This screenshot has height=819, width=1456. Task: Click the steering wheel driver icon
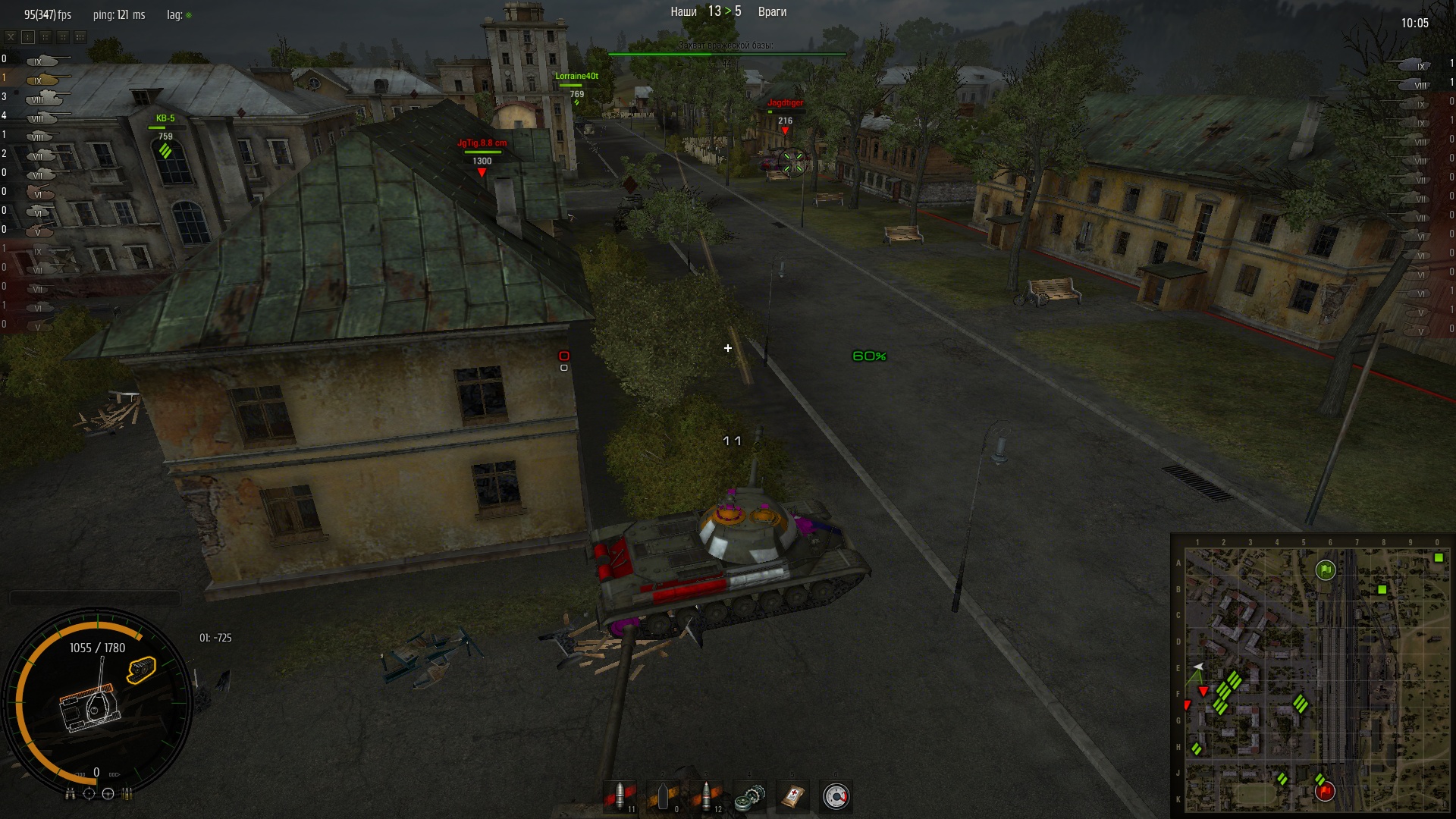click(x=108, y=793)
